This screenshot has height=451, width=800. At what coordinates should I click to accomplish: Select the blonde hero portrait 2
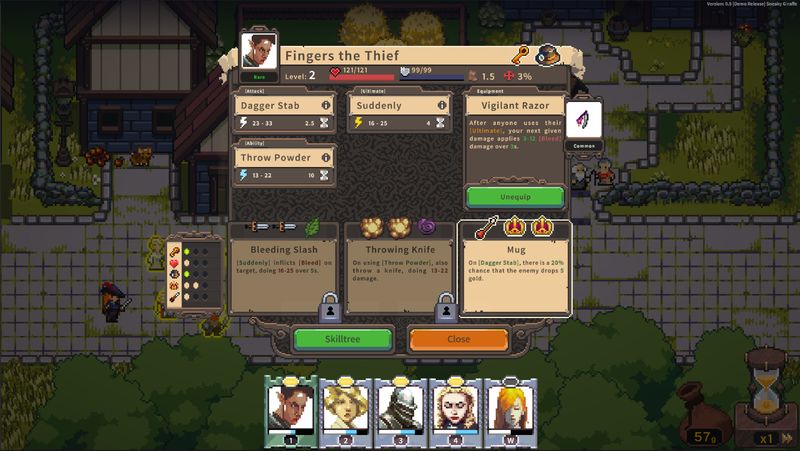tap(345, 408)
